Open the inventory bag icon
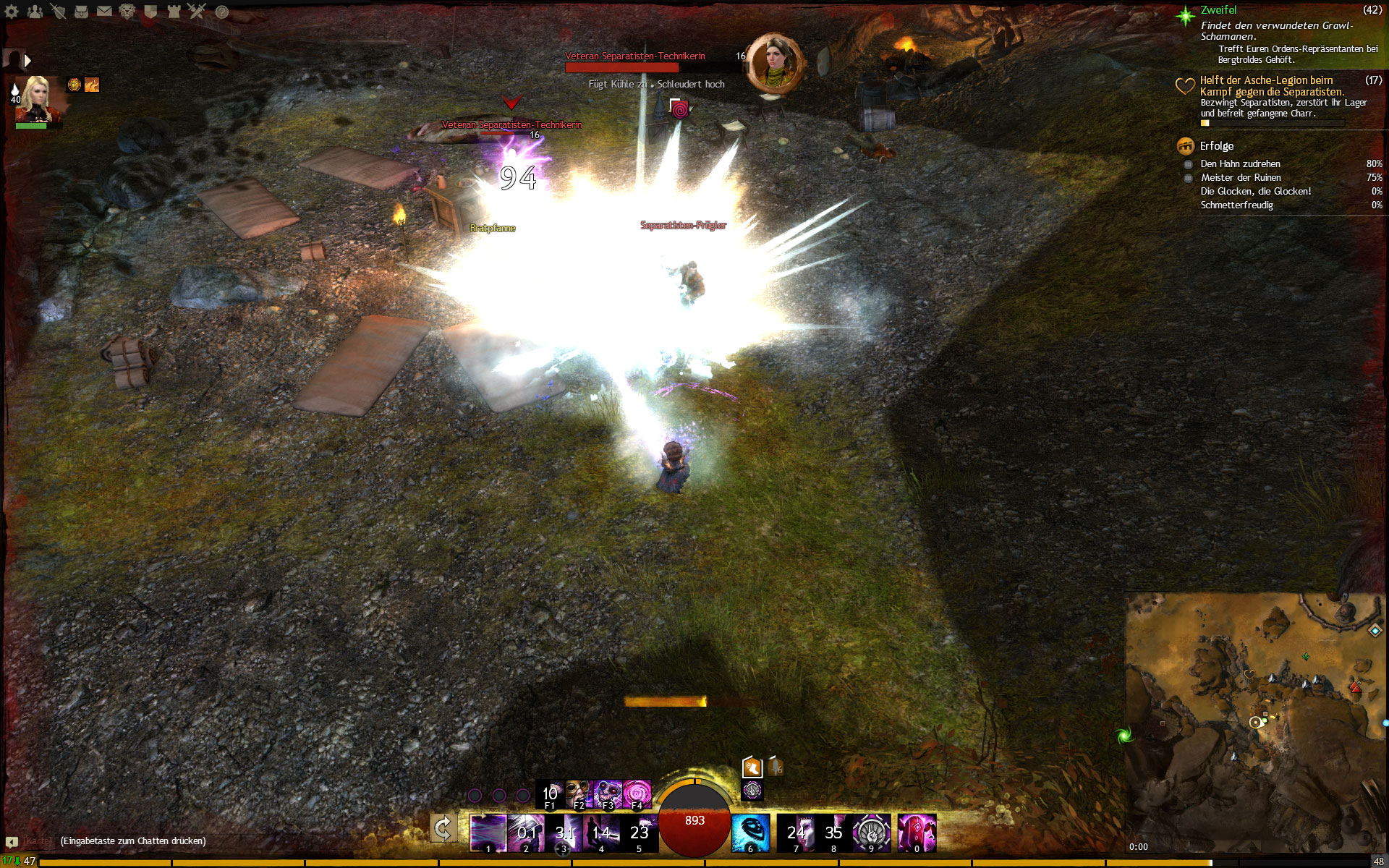The height and width of the screenshot is (868, 1389). [81, 11]
